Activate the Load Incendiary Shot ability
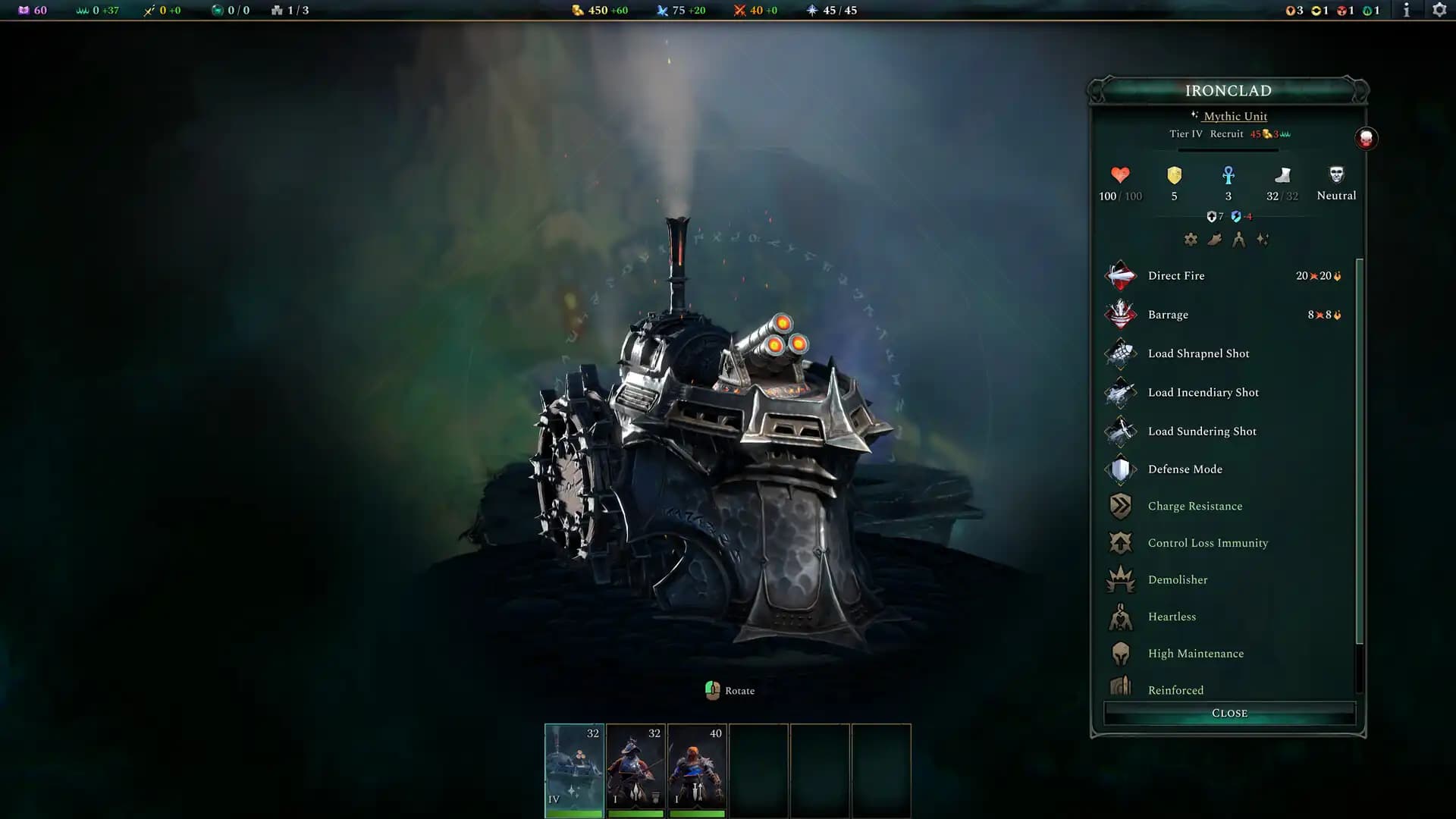 tap(1120, 392)
